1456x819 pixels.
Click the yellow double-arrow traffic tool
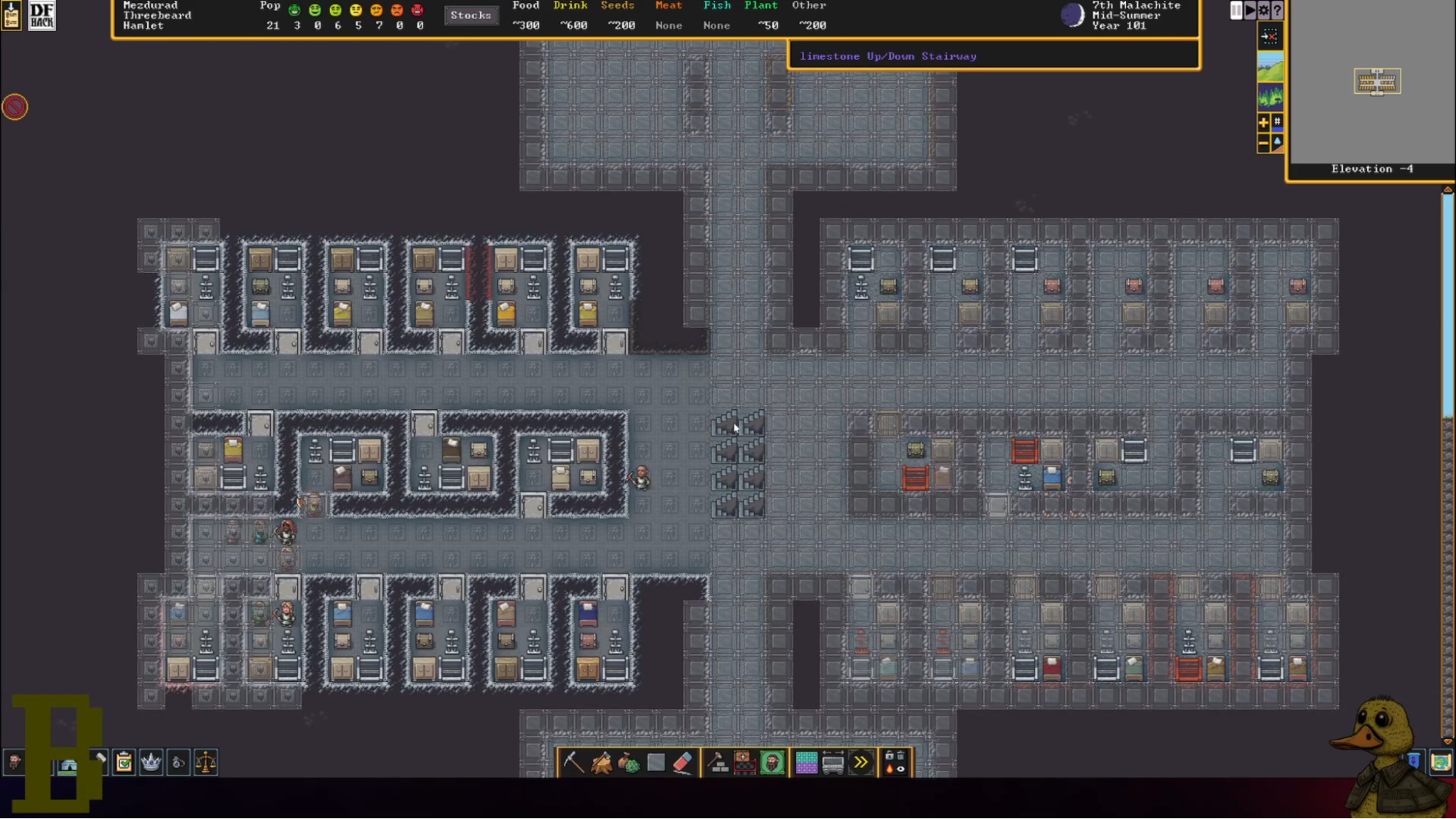tap(861, 762)
